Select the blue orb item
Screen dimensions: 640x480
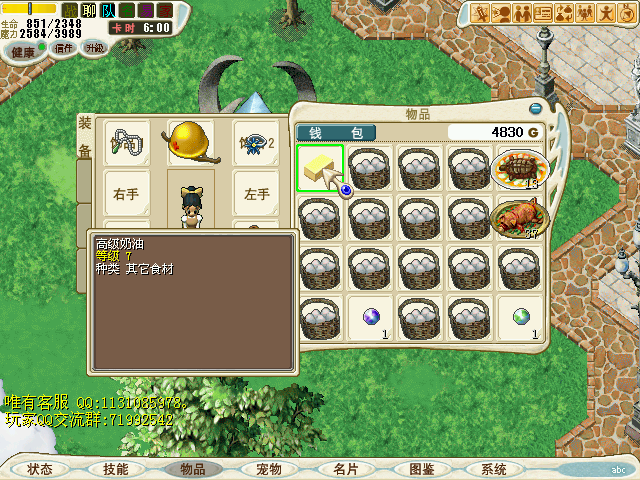[370, 316]
